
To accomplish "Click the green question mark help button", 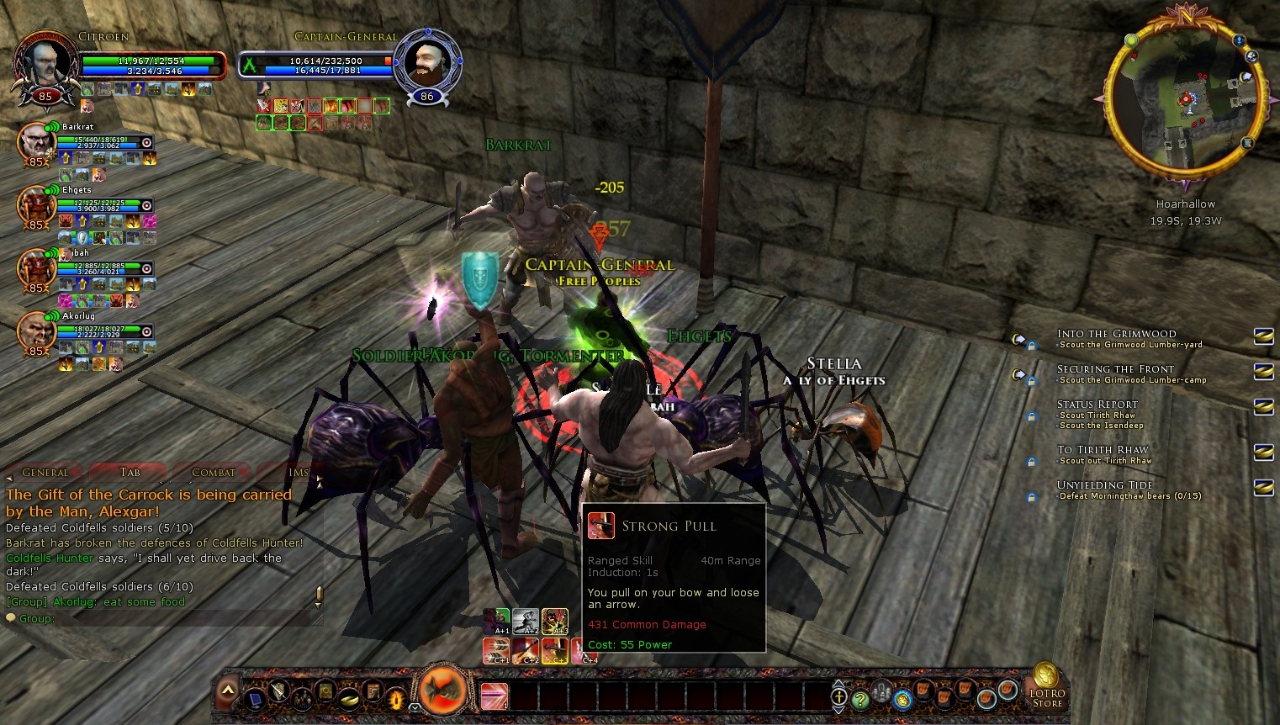I will pyautogui.click(x=860, y=698).
